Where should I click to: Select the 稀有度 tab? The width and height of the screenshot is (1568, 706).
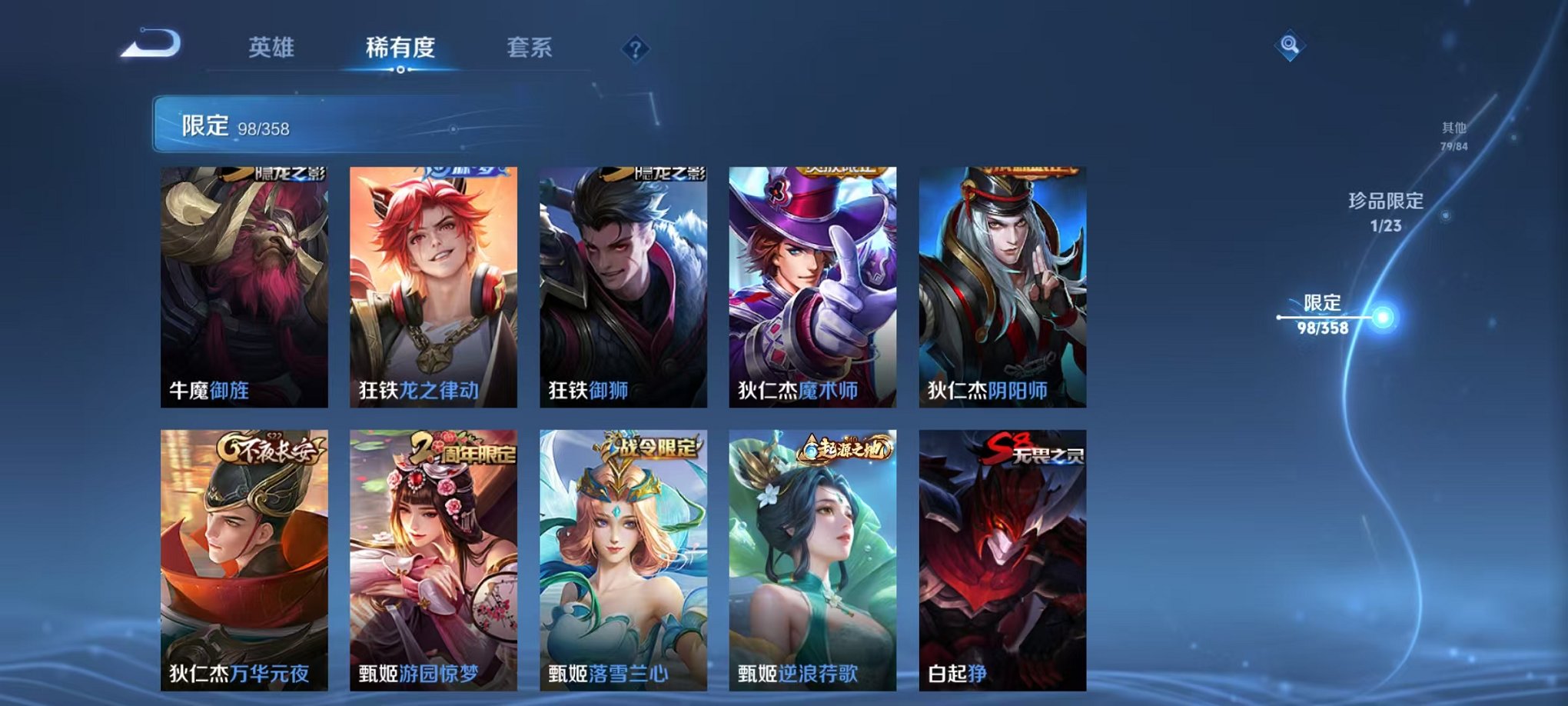[401, 48]
